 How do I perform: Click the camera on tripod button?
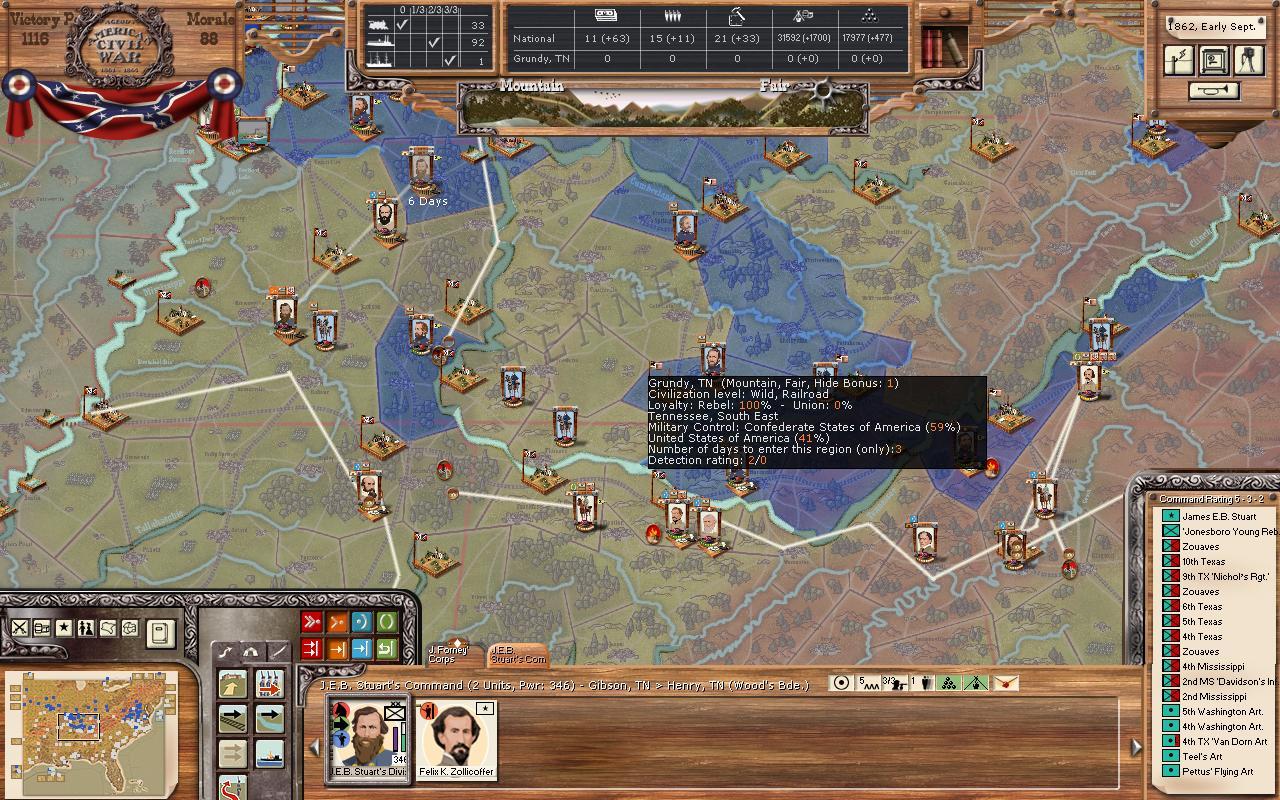(x=1247, y=60)
